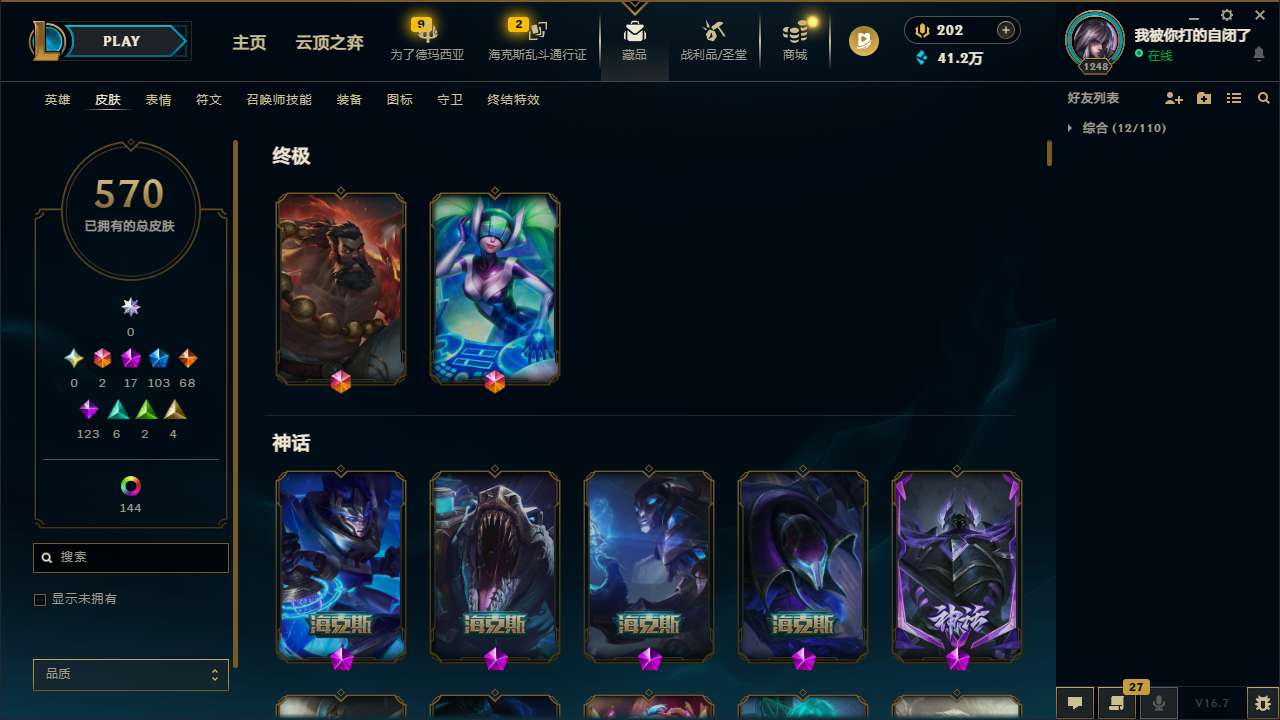
Task: Switch to the 英雄 tab
Action: click(x=57, y=100)
